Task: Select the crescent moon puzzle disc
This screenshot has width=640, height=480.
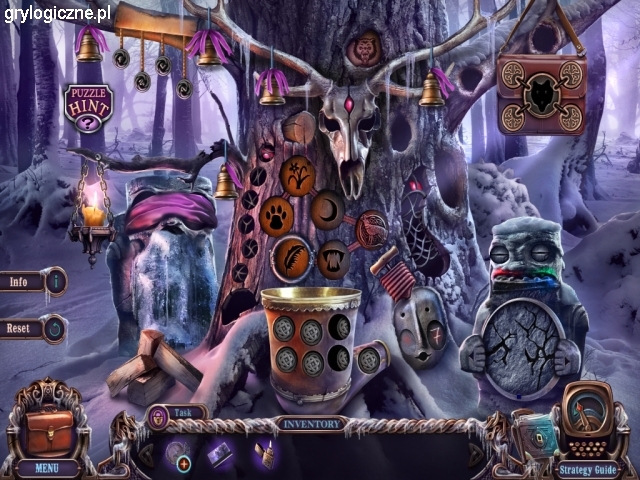Action: [x=327, y=209]
